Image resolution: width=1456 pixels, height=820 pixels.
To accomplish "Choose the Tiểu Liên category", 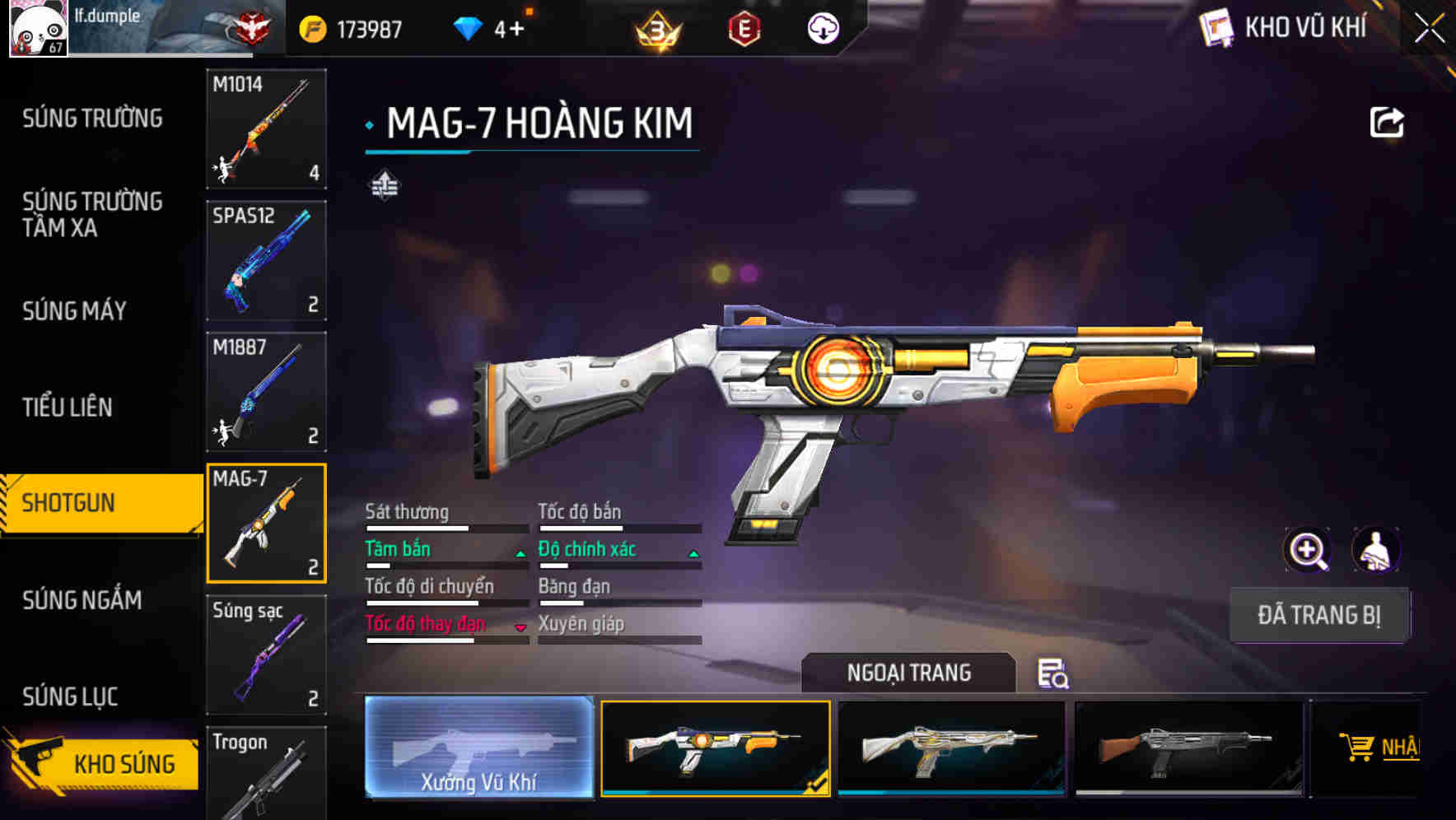I will (68, 407).
